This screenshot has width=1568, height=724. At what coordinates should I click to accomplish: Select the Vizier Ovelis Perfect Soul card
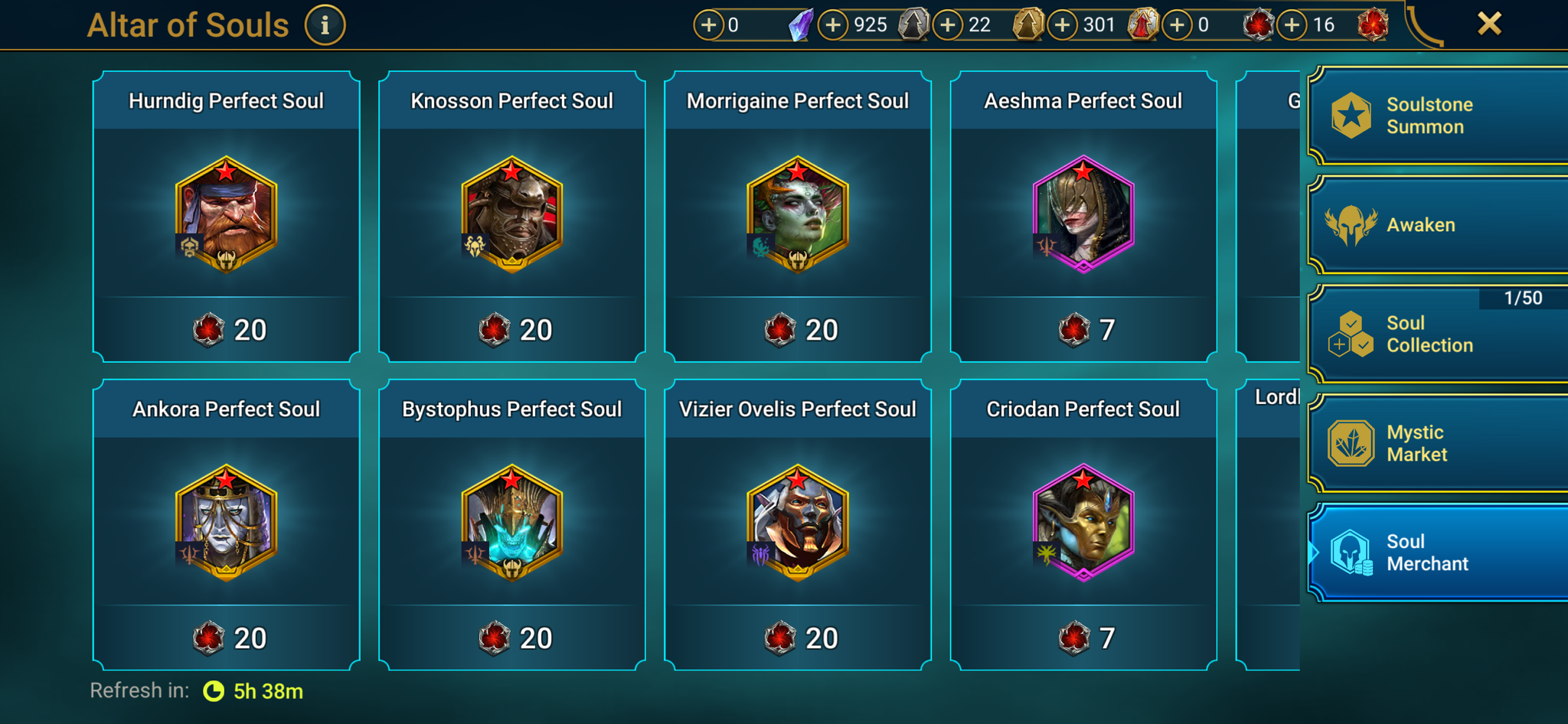[797, 525]
